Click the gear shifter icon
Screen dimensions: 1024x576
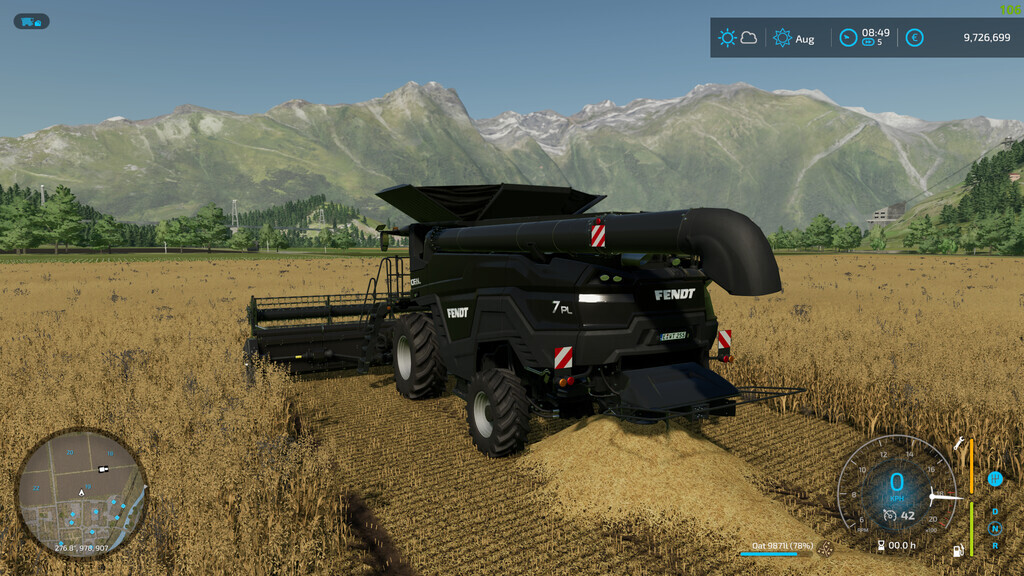(x=995, y=479)
